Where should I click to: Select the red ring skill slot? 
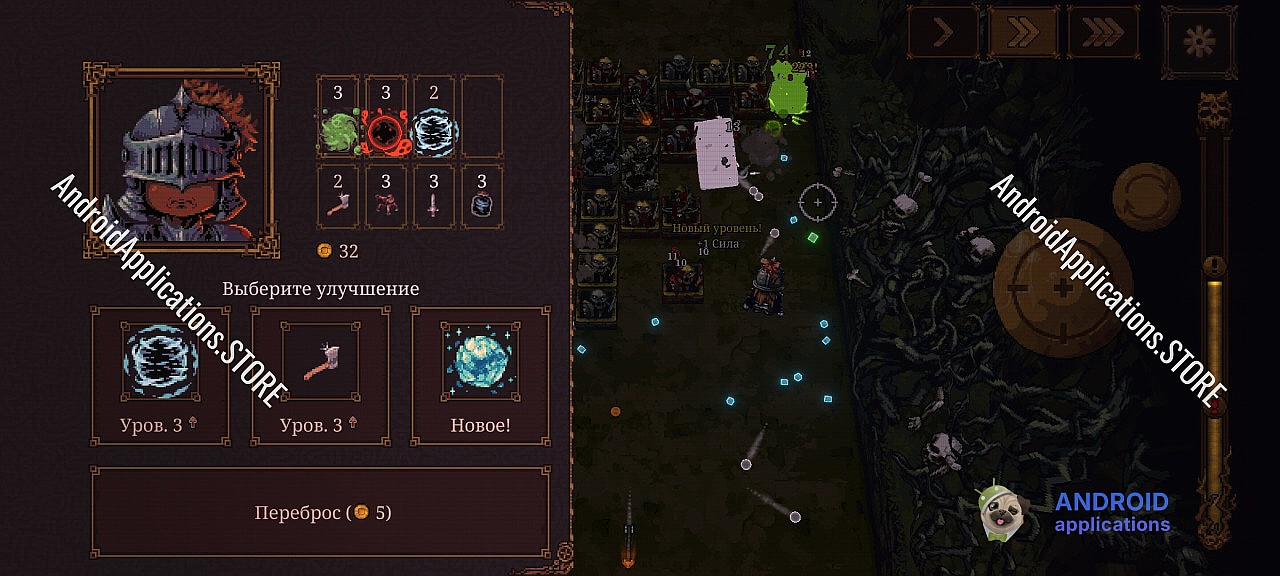[386, 118]
